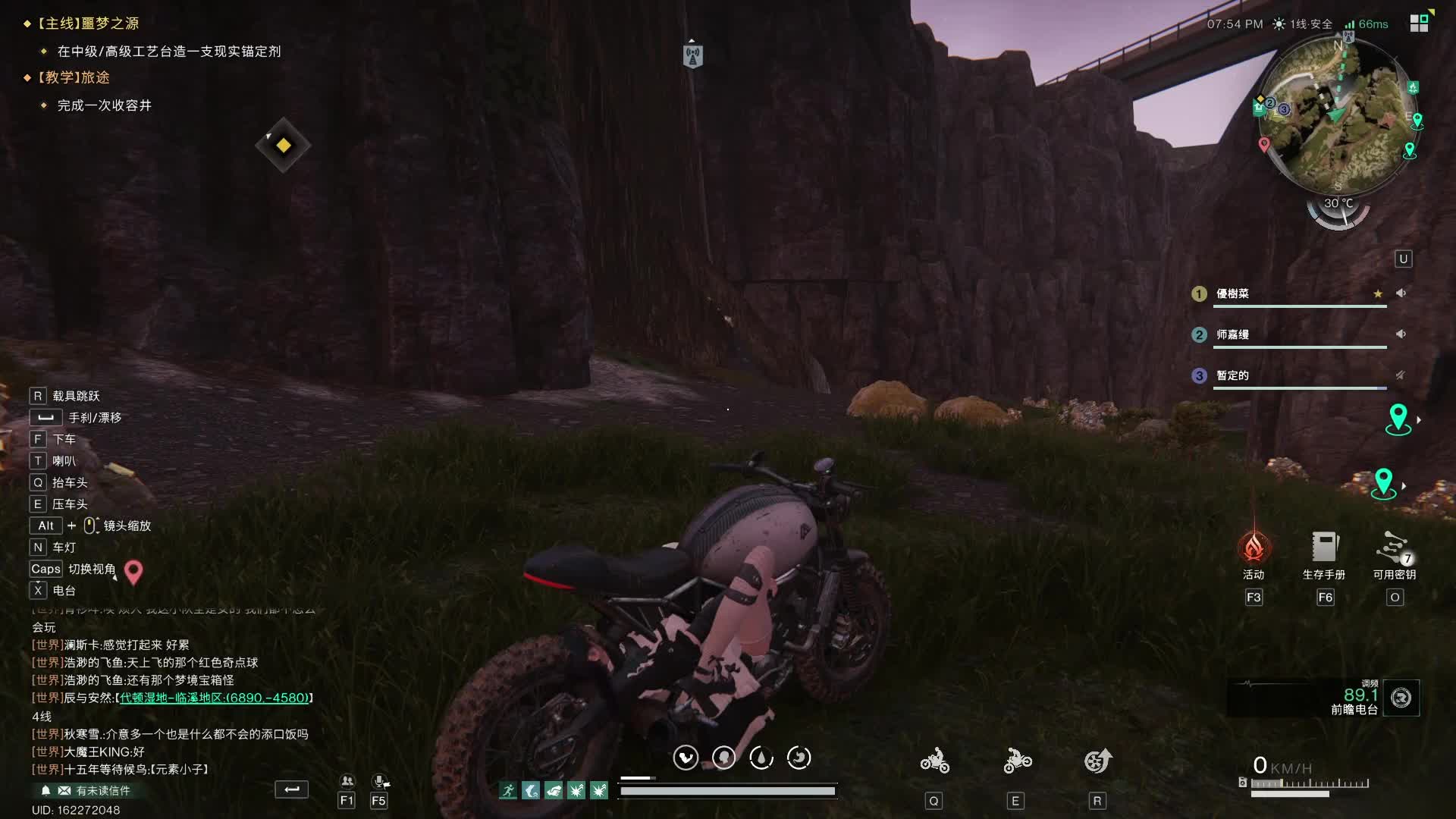Screen dimensions: 1456x819
Task: Click the 前瞻电台 radio tuner button
Action: 1401,698
